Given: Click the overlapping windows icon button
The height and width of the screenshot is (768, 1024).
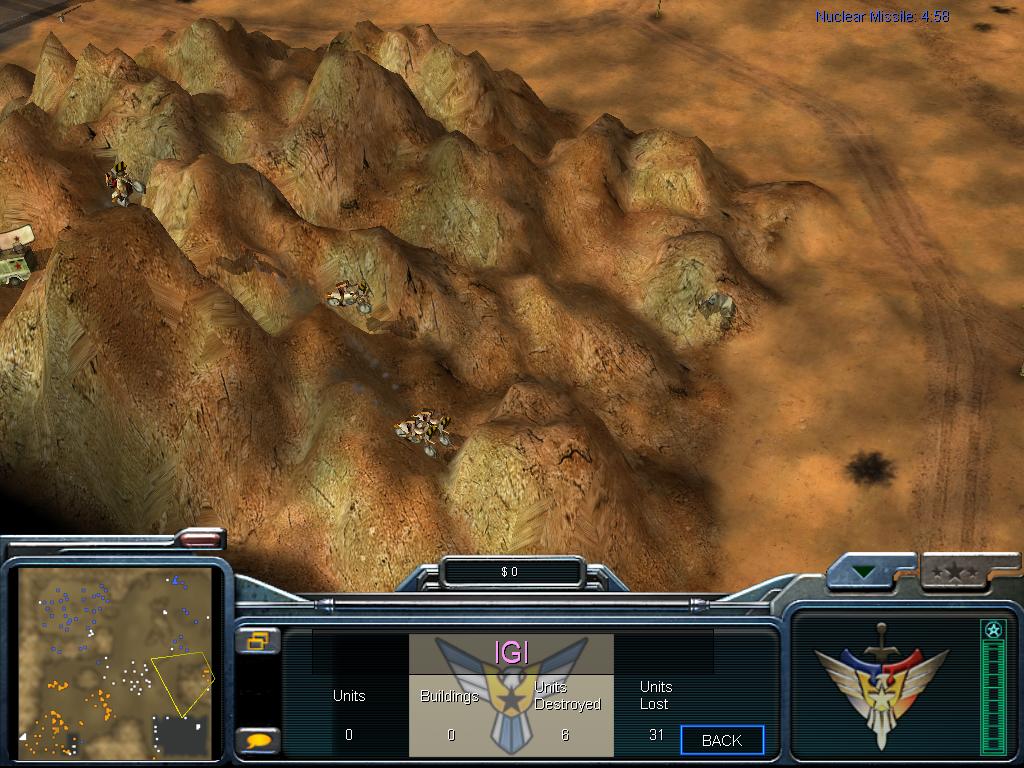Looking at the screenshot, I should pyautogui.click(x=258, y=641).
